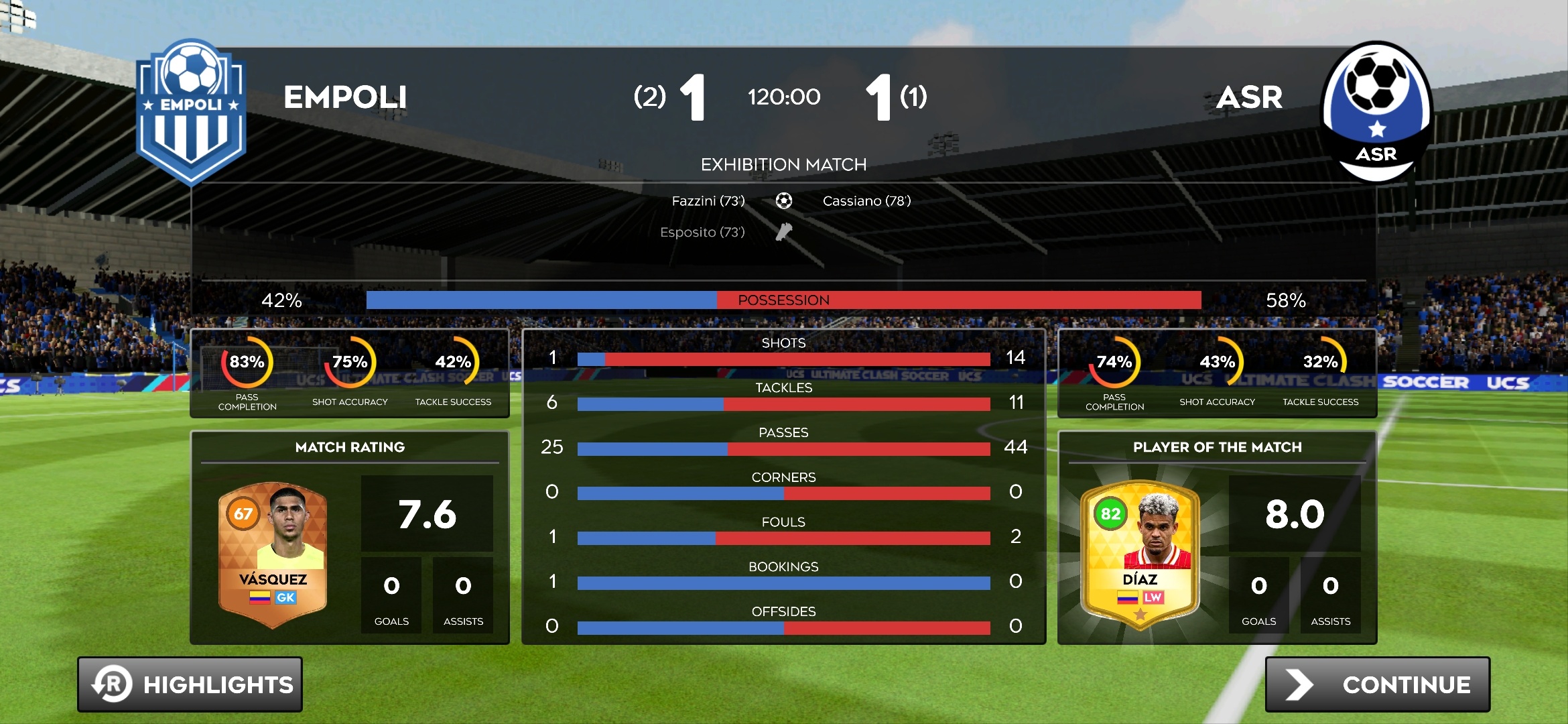This screenshot has width=1568, height=724.
Task: Continue past the match summary
Action: [x=1377, y=684]
